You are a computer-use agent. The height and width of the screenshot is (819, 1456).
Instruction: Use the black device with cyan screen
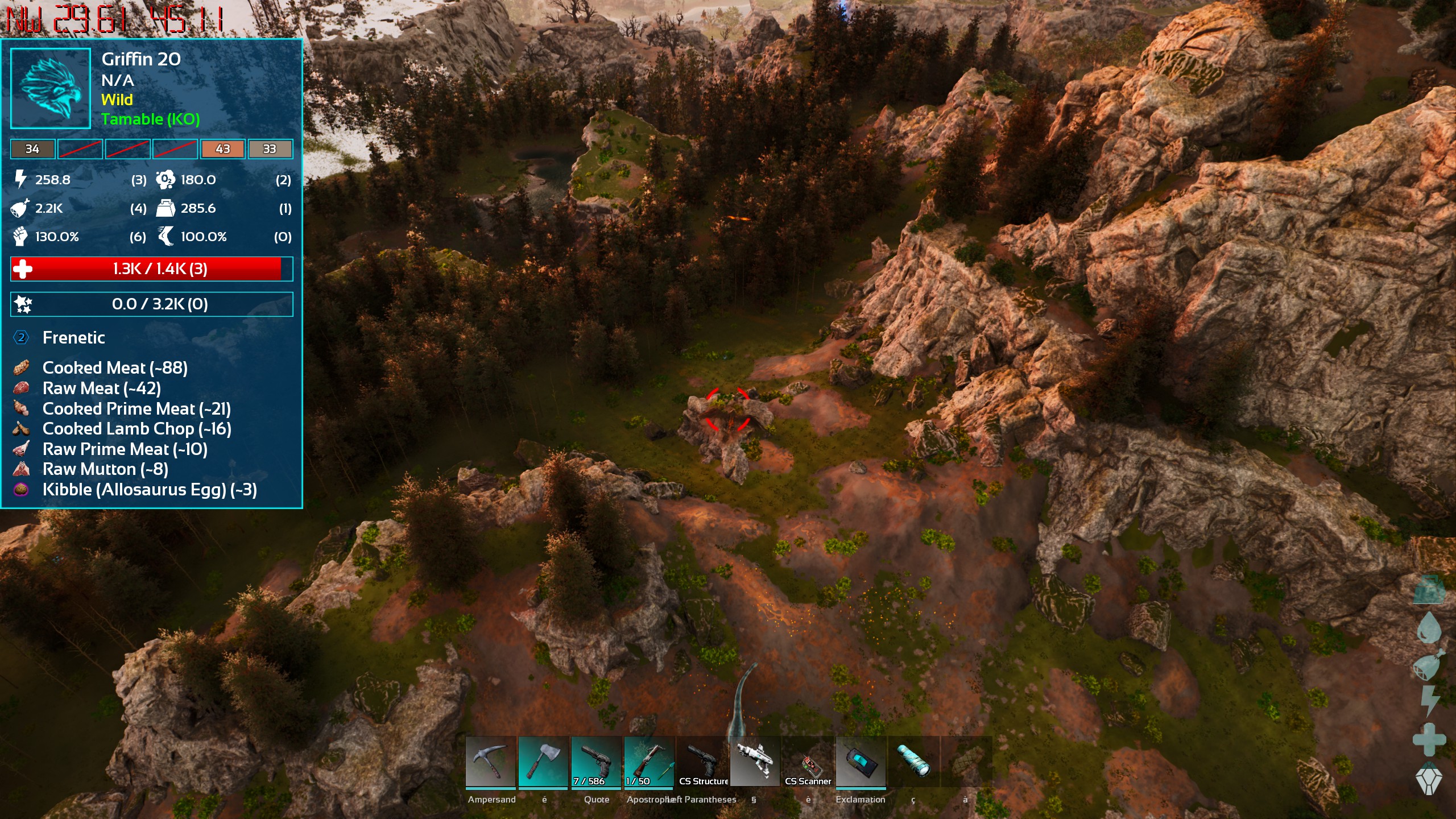(861, 762)
